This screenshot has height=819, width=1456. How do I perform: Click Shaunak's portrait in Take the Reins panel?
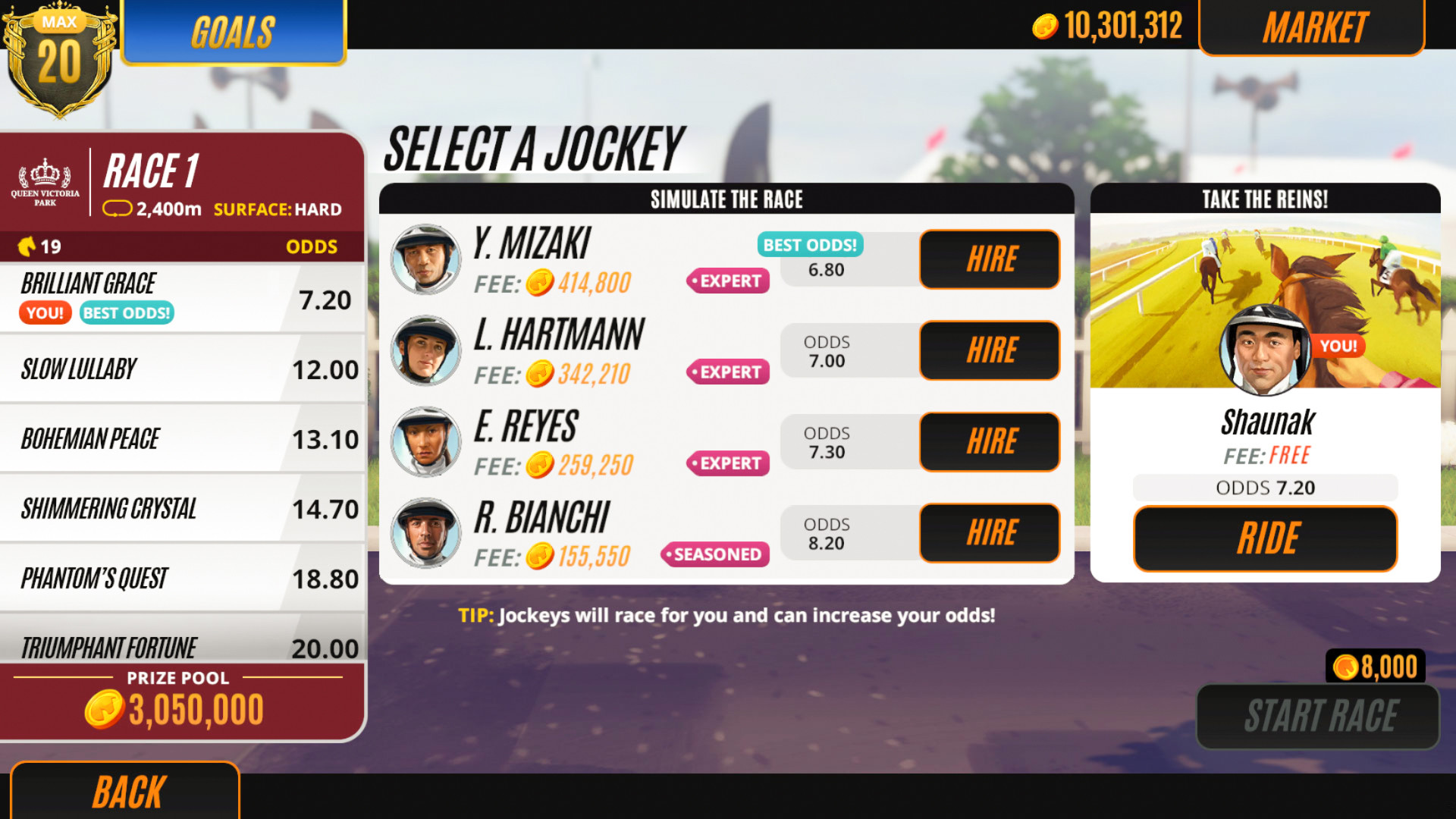click(x=1265, y=351)
